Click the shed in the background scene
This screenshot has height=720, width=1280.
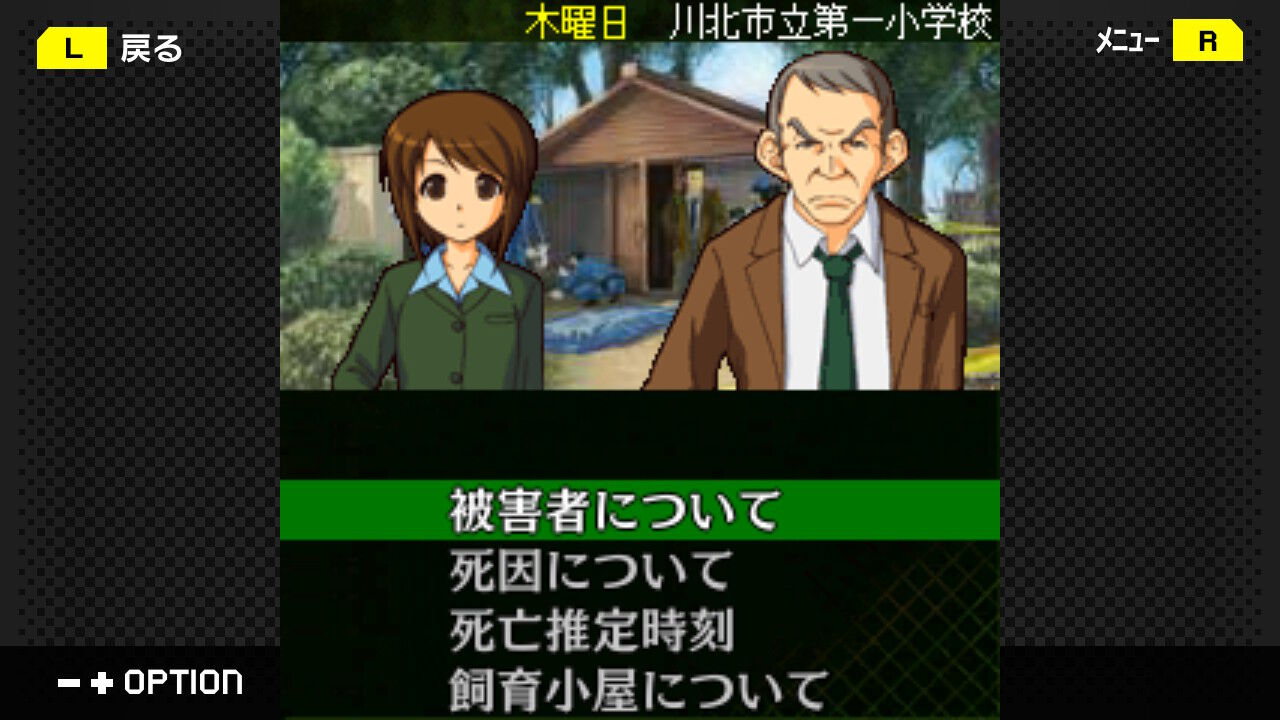640,160
